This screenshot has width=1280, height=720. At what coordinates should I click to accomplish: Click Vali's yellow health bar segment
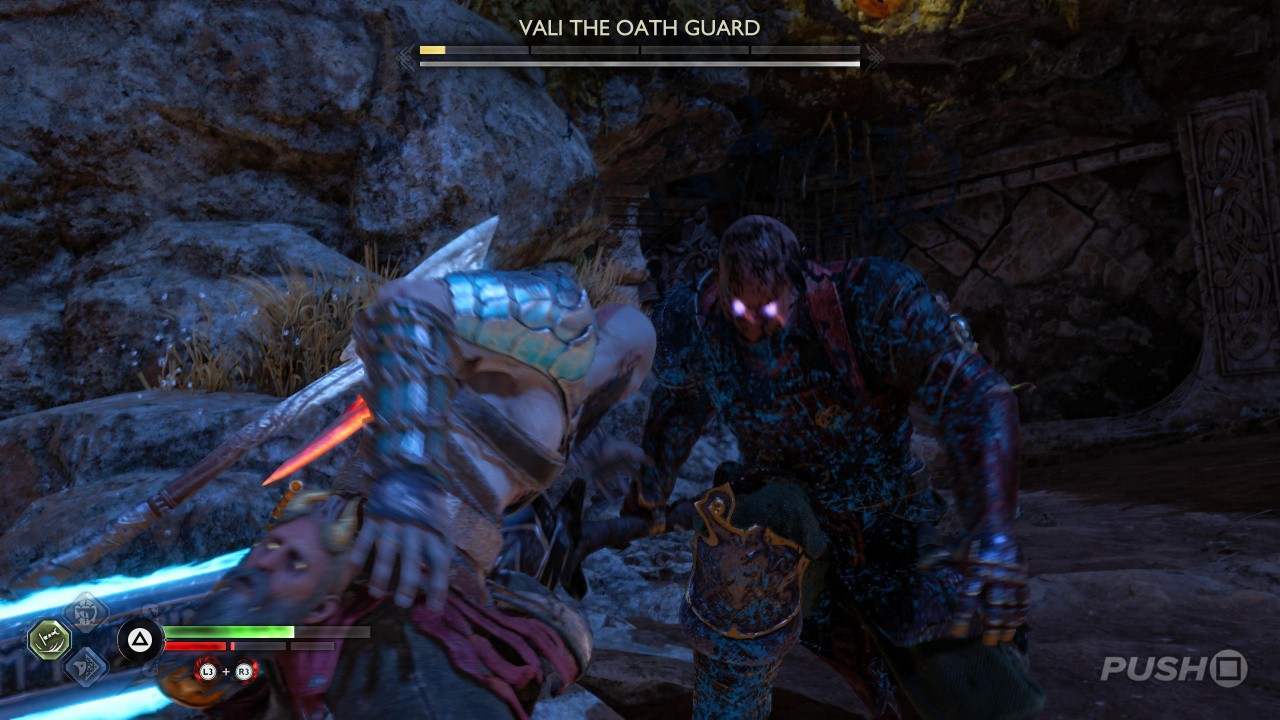(x=432, y=50)
